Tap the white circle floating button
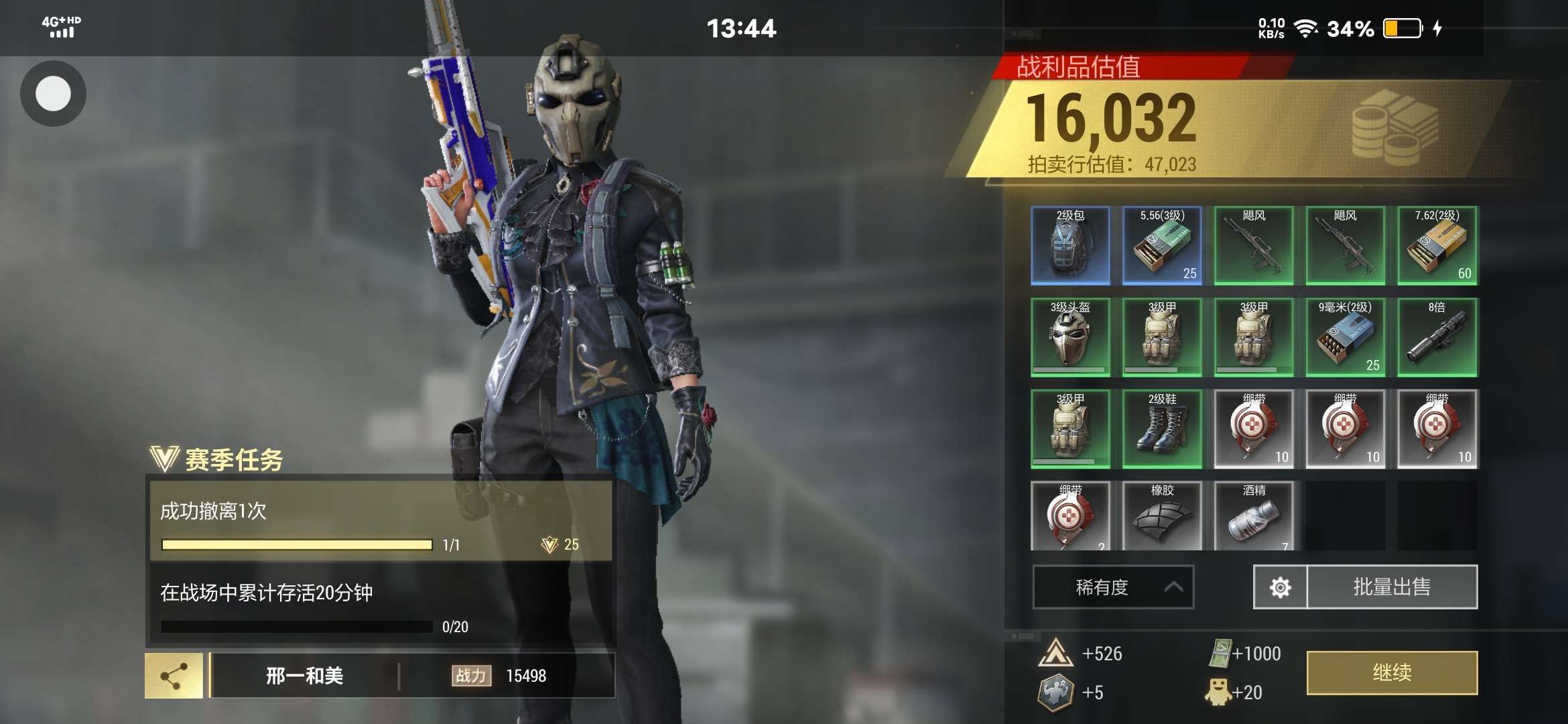The height and width of the screenshot is (724, 1568). tap(53, 93)
